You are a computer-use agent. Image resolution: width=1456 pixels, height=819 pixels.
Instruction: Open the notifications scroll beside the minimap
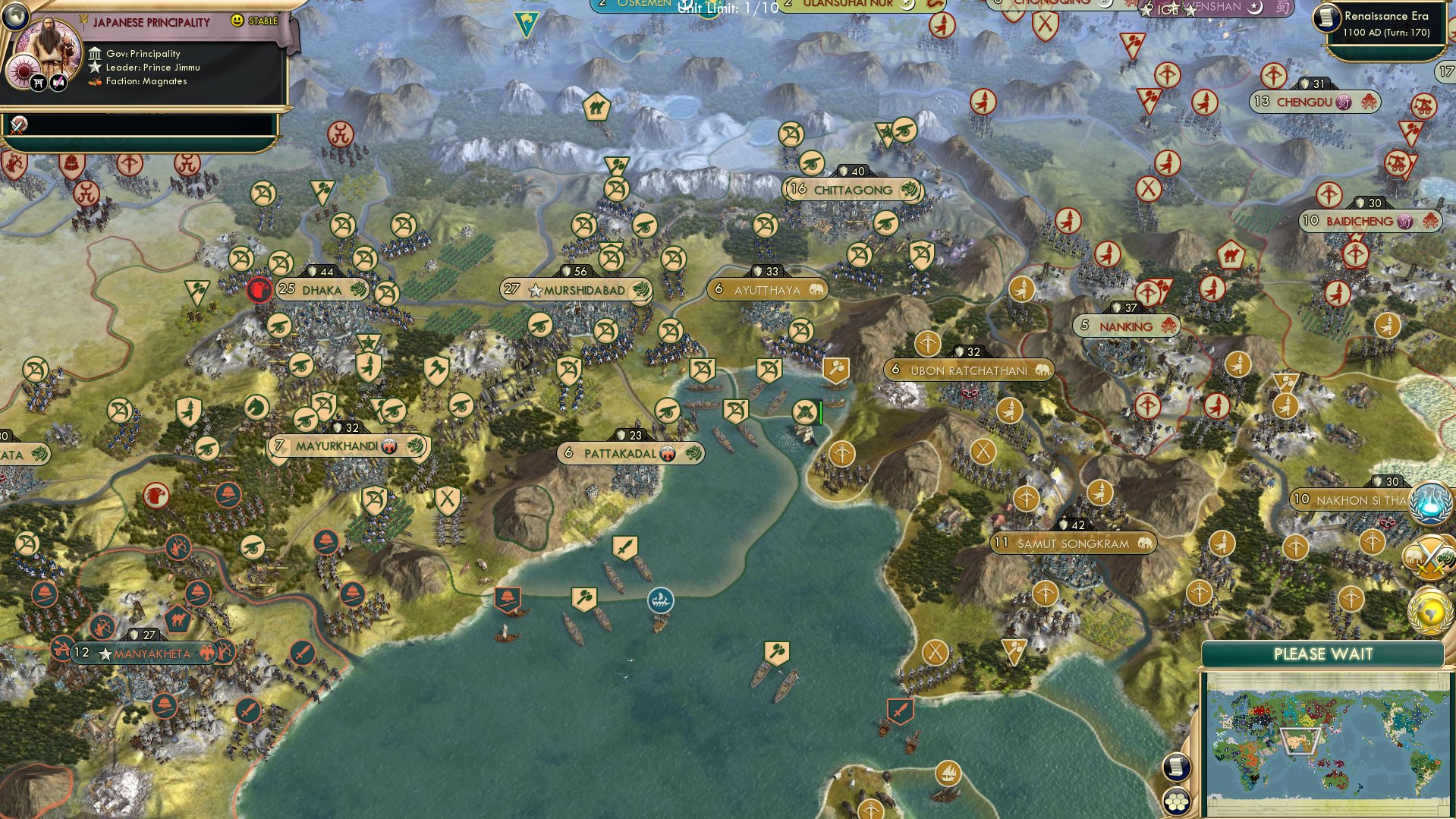click(x=1177, y=767)
